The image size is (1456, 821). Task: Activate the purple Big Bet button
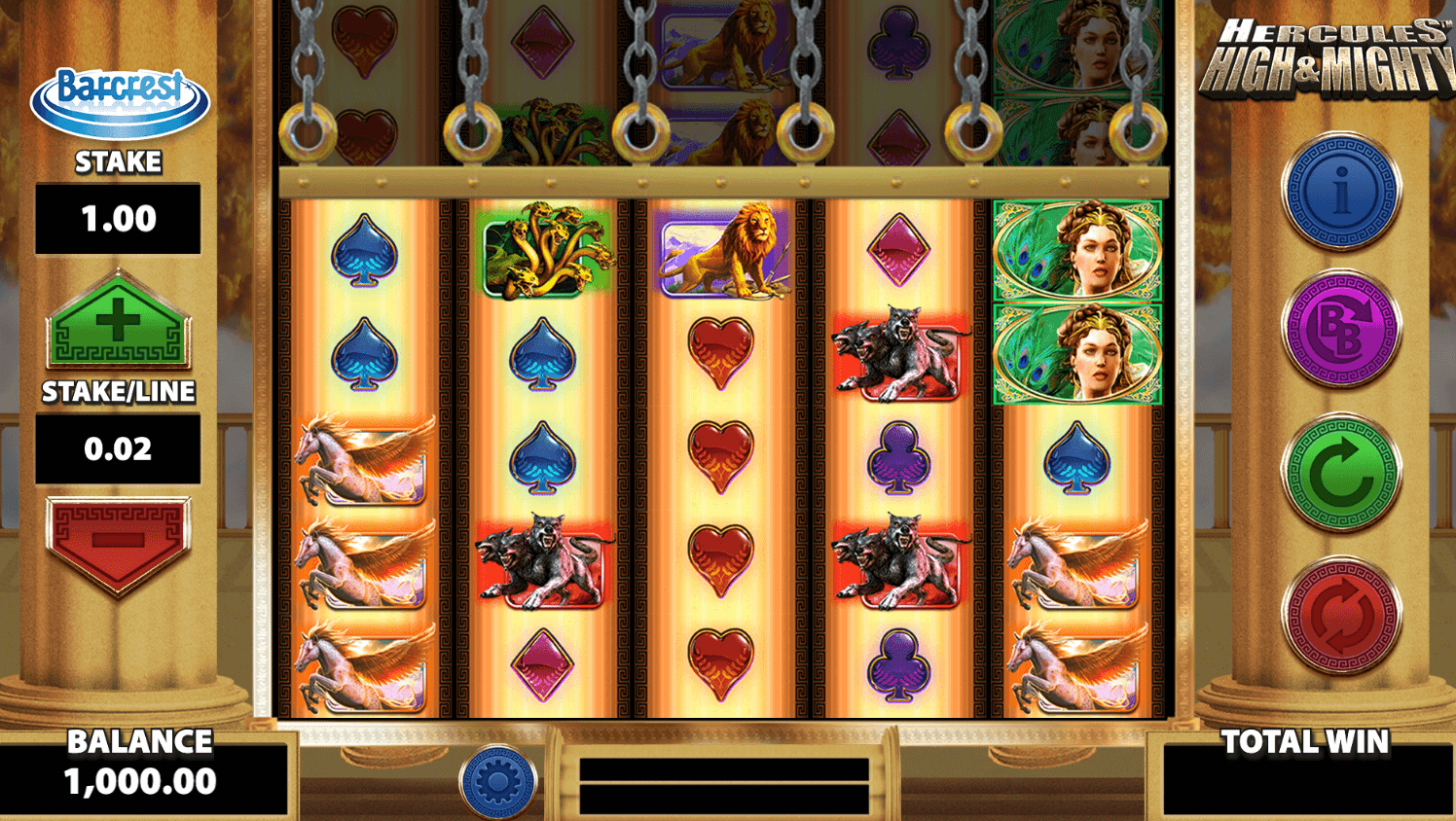point(1341,330)
